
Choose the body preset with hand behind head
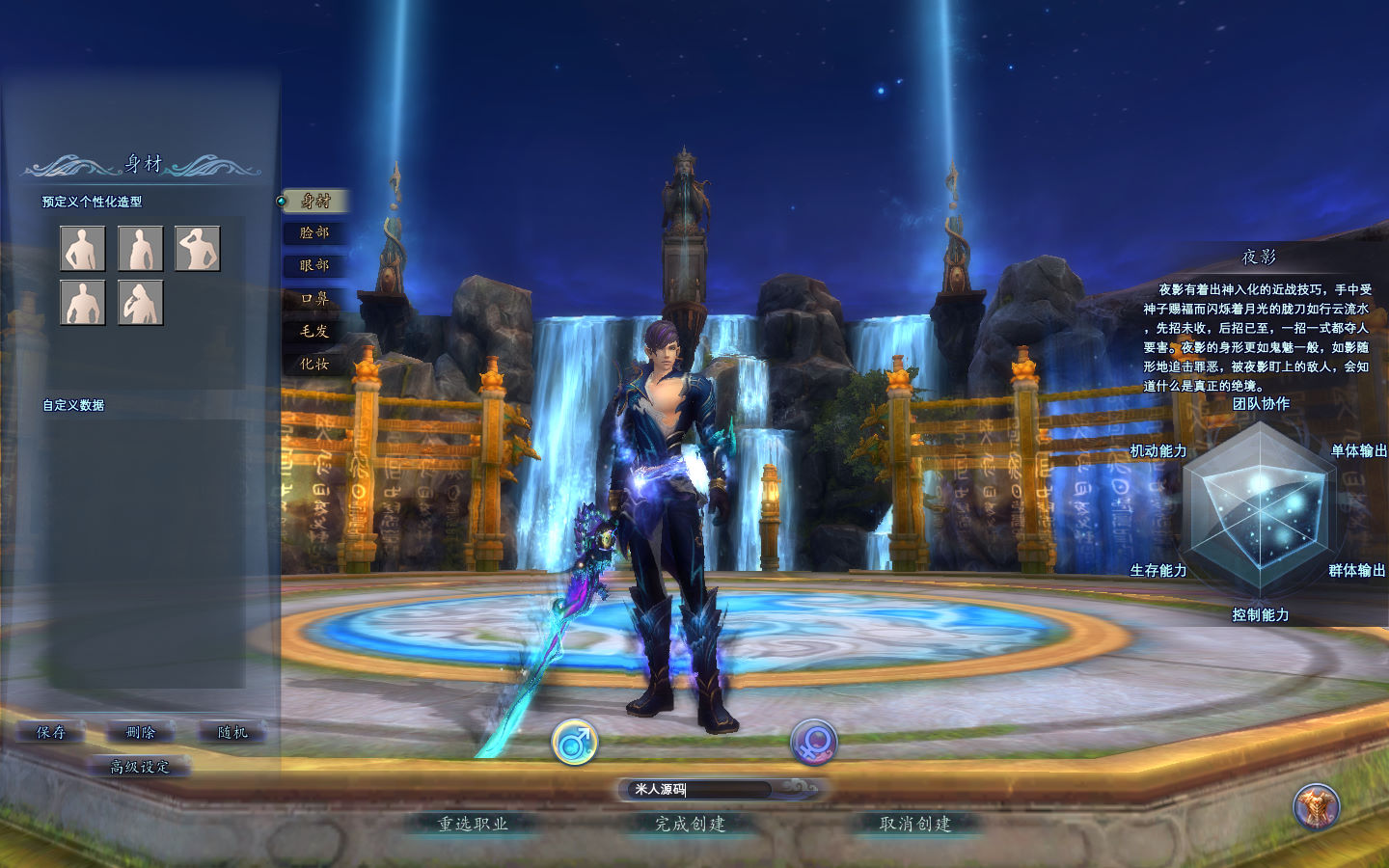point(198,249)
